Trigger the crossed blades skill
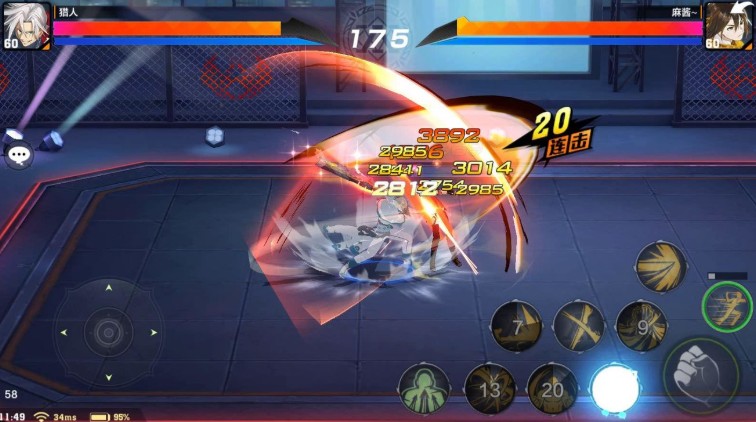Image resolution: width=756 pixels, height=422 pixels. pos(579,326)
